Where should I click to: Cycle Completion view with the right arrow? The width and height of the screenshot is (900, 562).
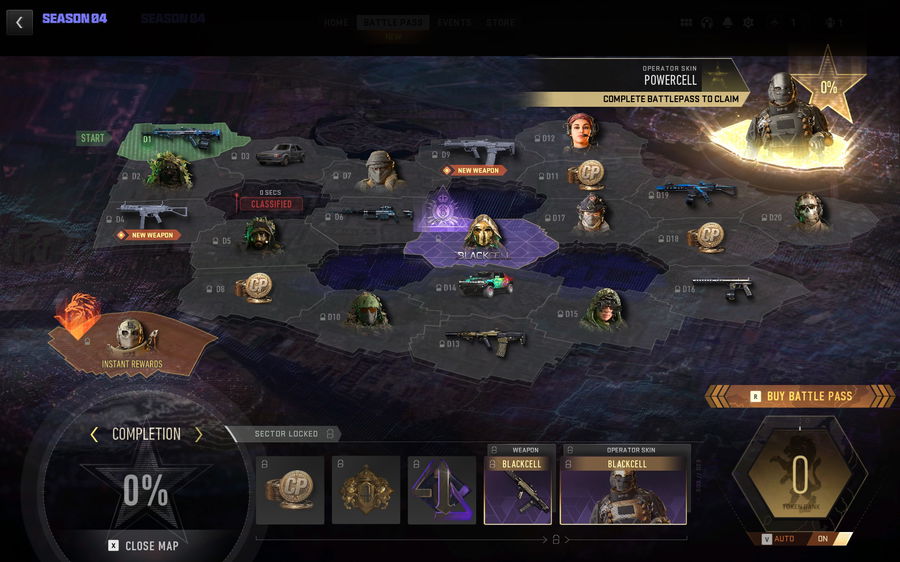pyautogui.click(x=198, y=434)
